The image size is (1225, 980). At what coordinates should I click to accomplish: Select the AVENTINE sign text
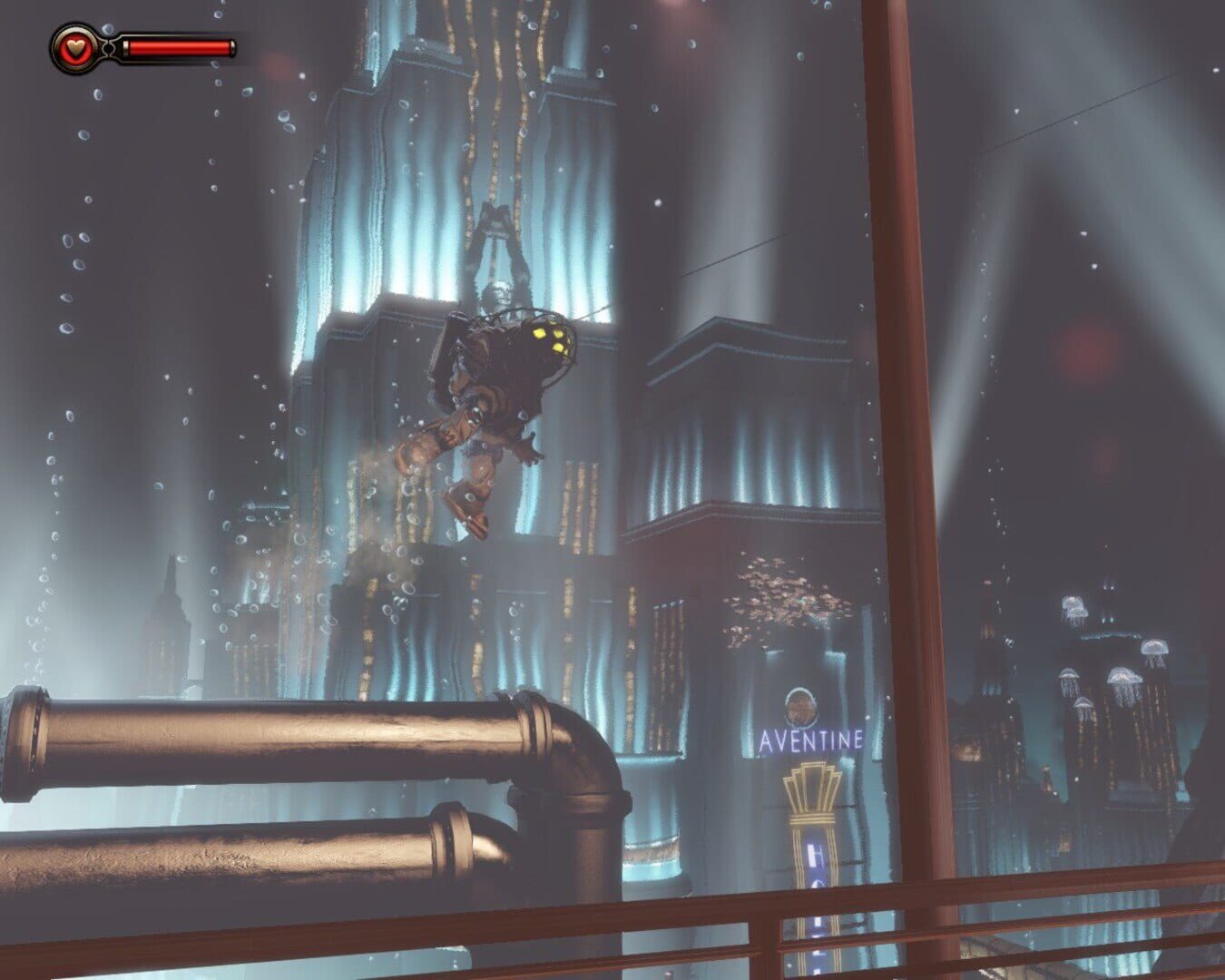coord(808,739)
